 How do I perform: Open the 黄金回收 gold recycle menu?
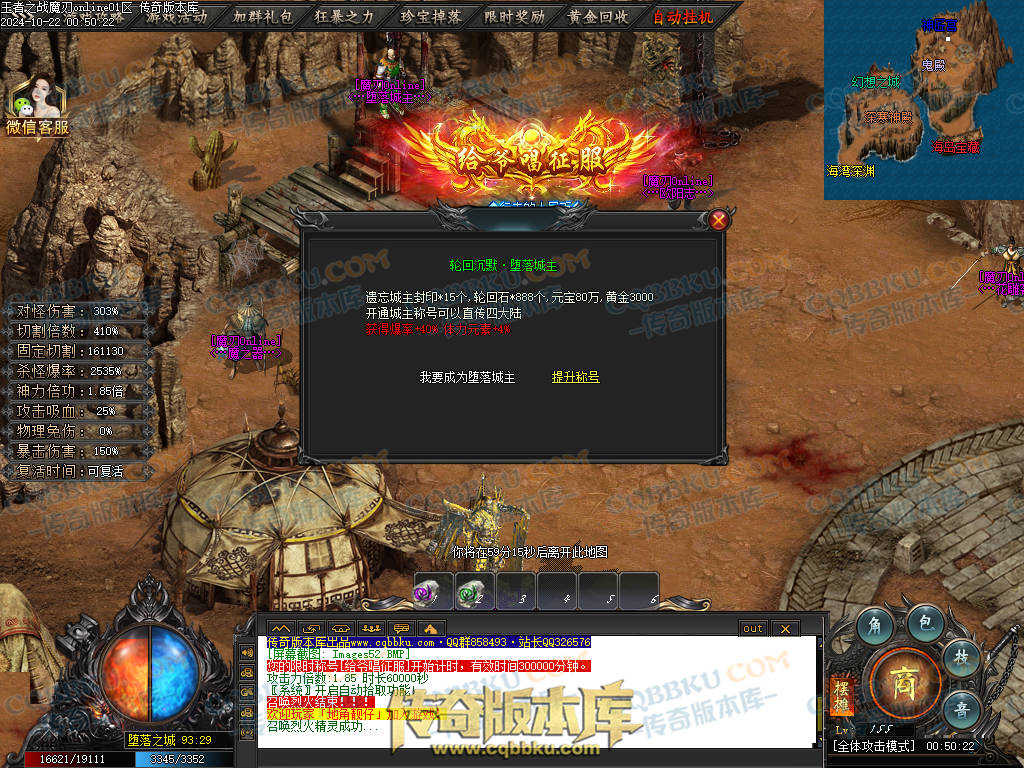pyautogui.click(x=598, y=16)
